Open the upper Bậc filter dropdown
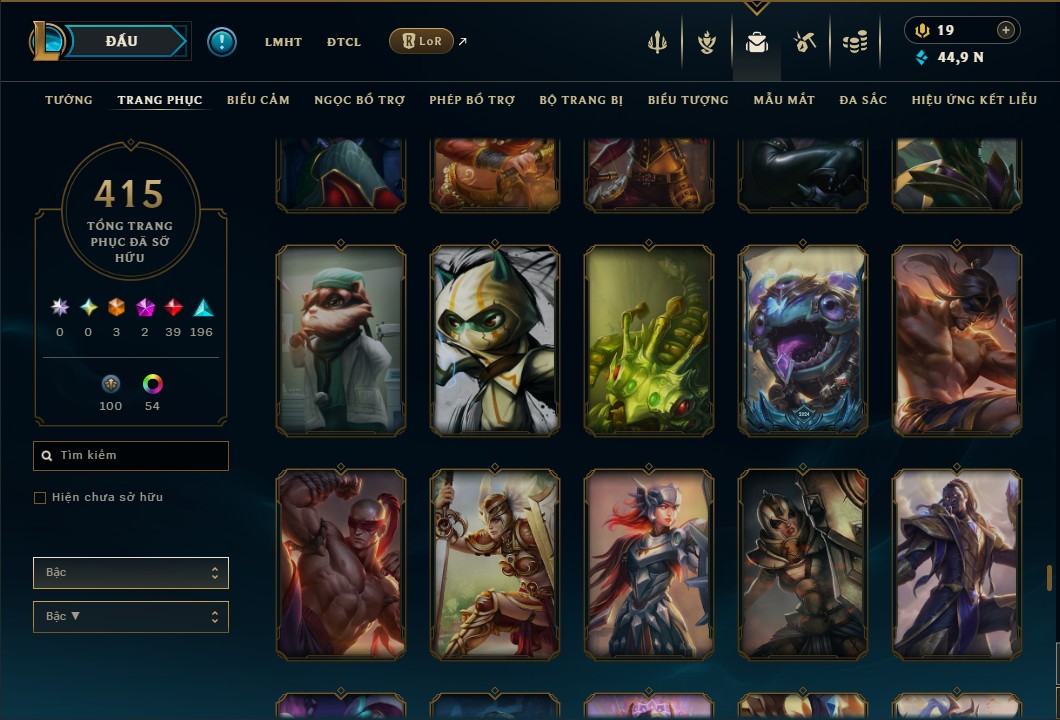This screenshot has height=720, width=1060. click(x=131, y=573)
